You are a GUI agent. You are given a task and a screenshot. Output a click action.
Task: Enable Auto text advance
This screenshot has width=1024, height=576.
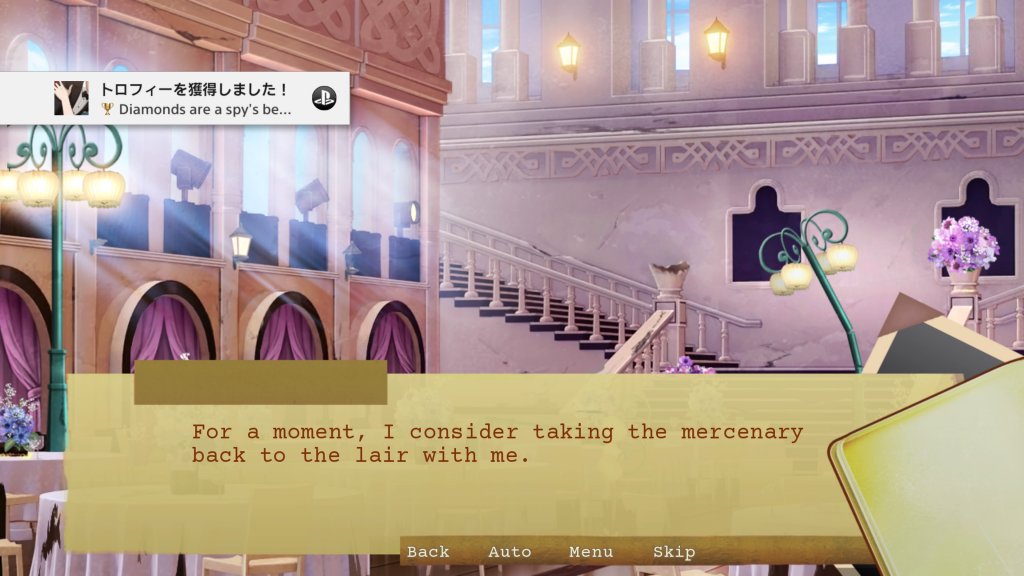click(x=509, y=552)
